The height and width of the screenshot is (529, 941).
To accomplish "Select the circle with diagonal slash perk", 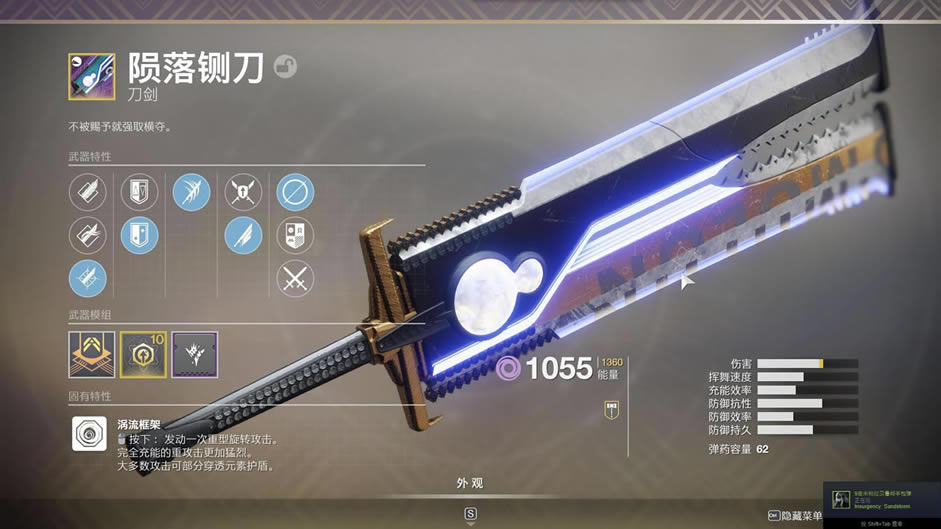I will (x=295, y=192).
